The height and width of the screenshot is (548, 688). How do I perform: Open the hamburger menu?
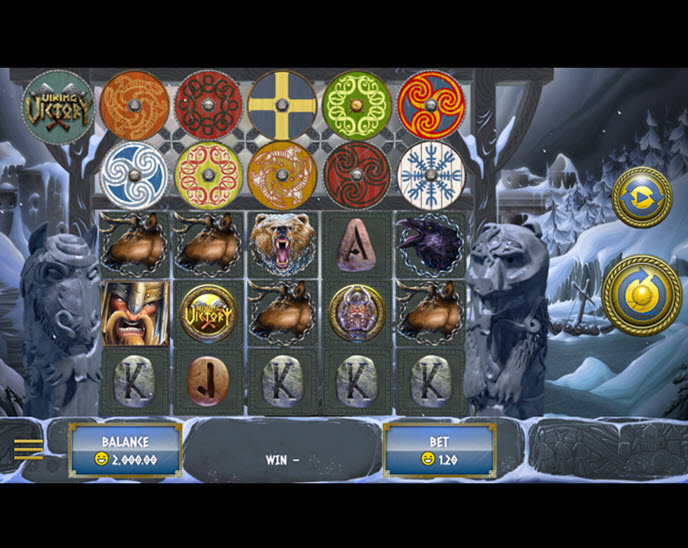[28, 449]
